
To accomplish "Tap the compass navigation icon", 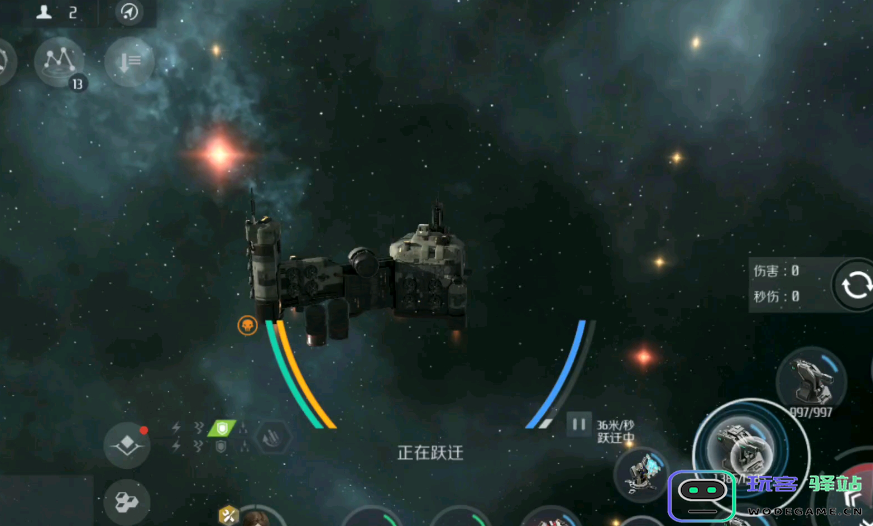I will (x=129, y=12).
